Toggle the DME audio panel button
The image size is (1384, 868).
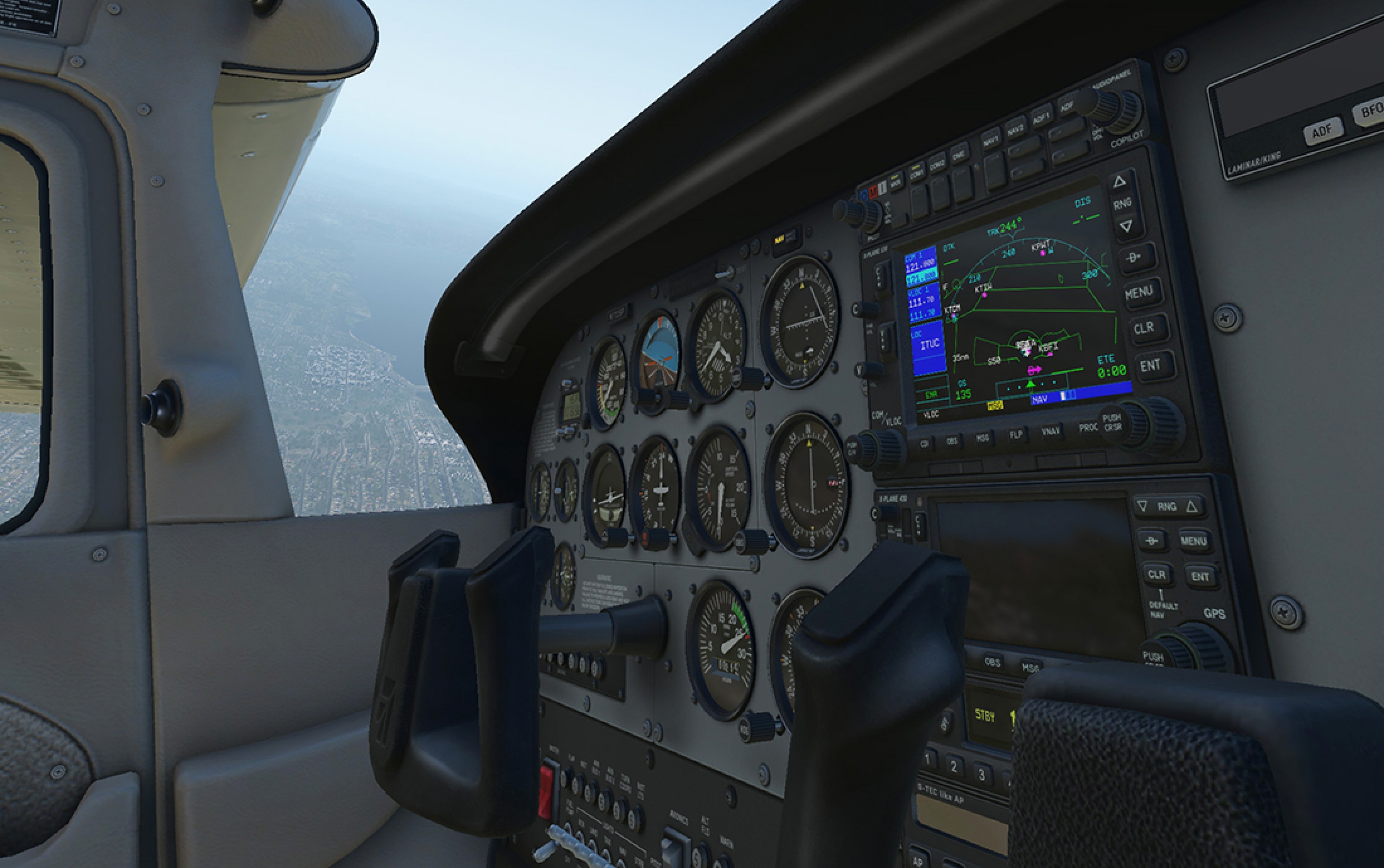(x=958, y=153)
